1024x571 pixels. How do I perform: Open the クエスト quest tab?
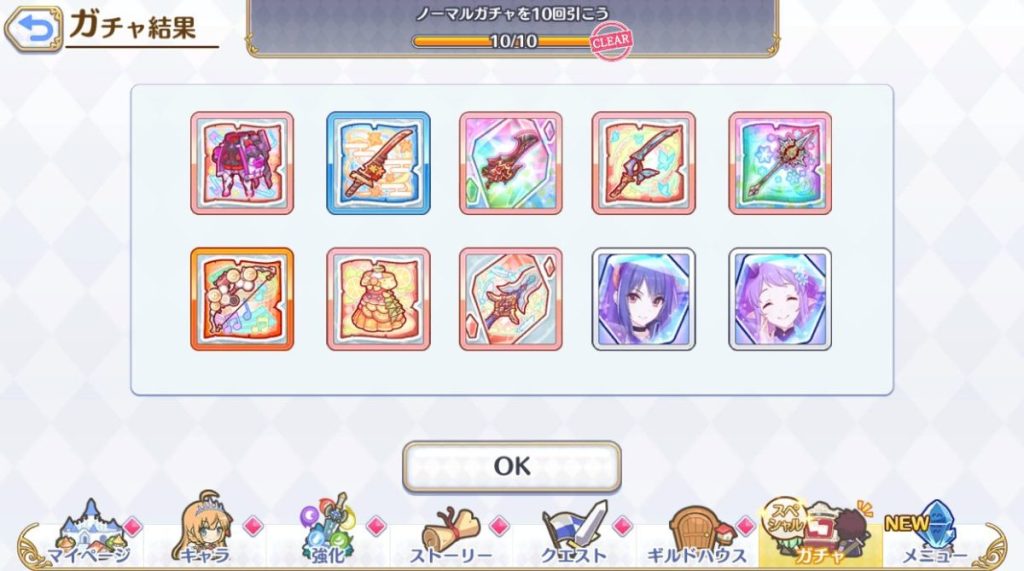(x=573, y=535)
